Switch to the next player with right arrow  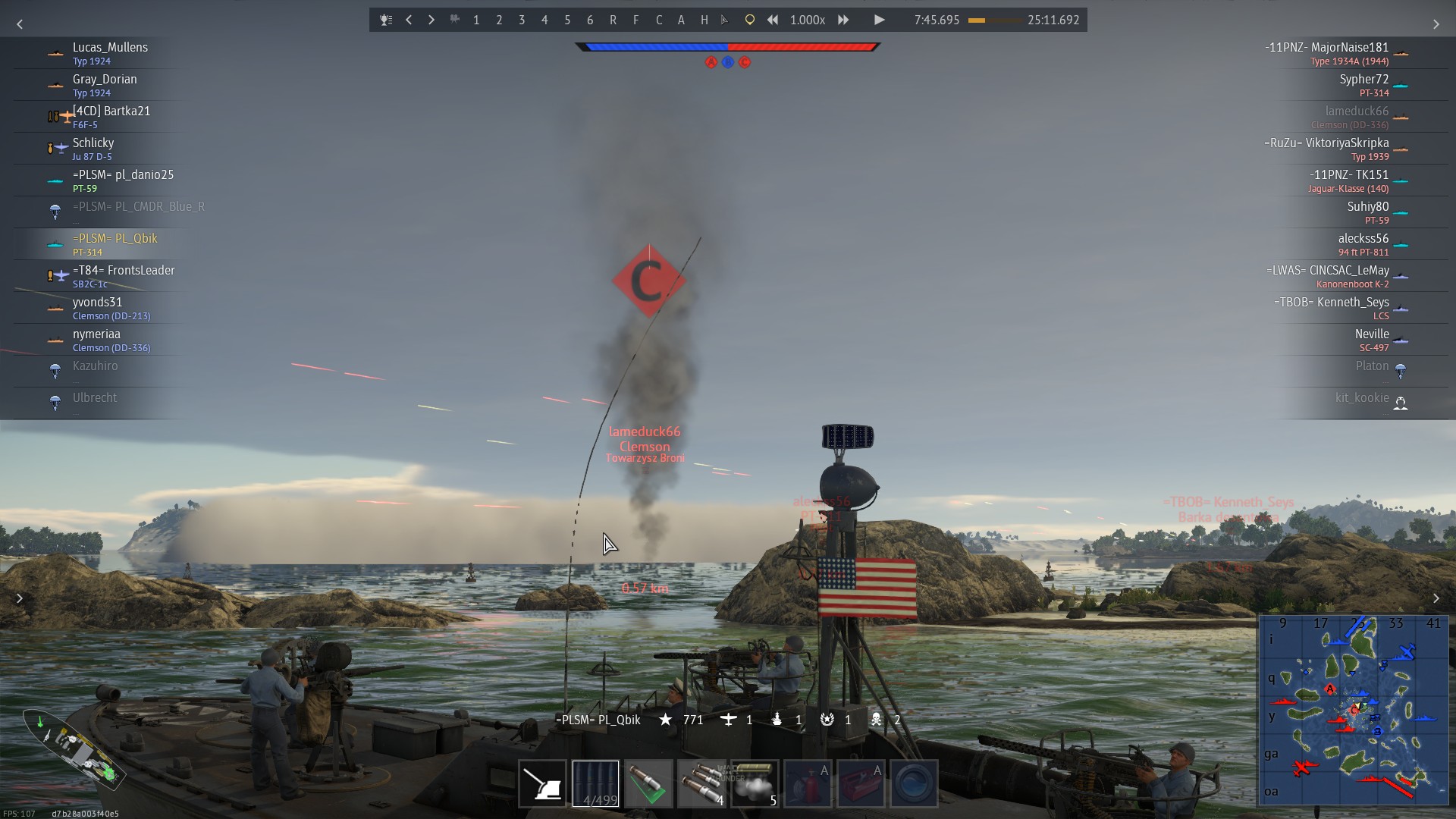[x=431, y=20]
